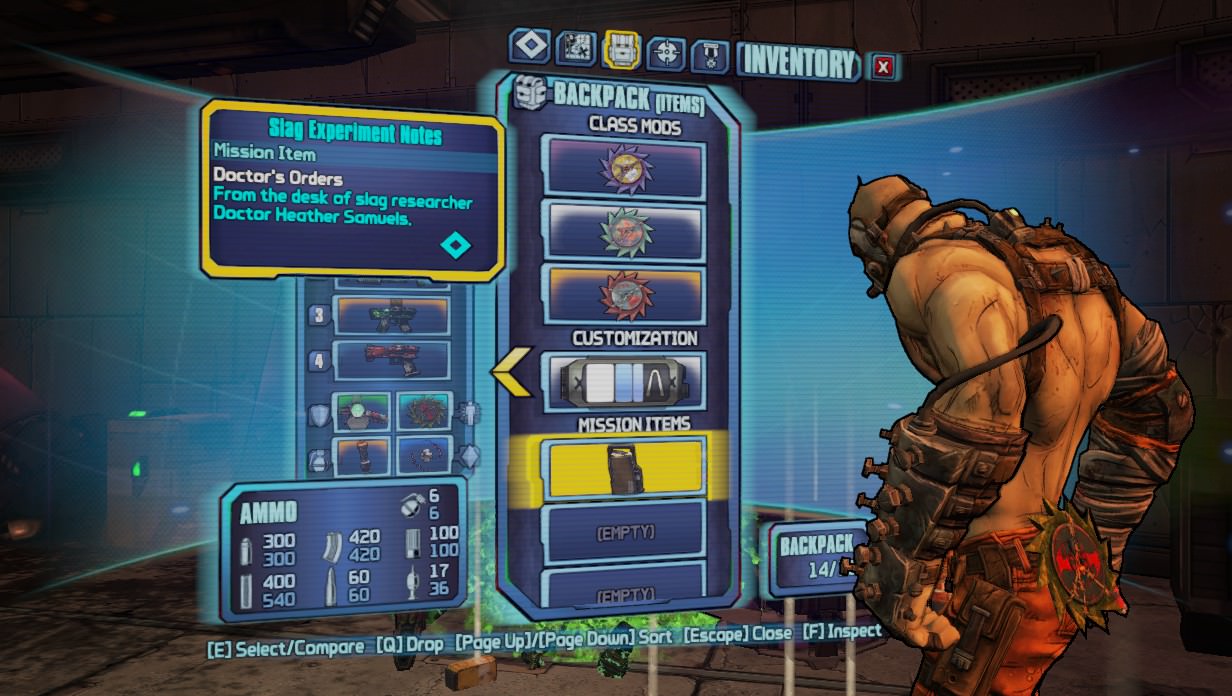Image resolution: width=1232 pixels, height=696 pixels.
Task: Select the equipped grenade mod slot
Action: 362,456
